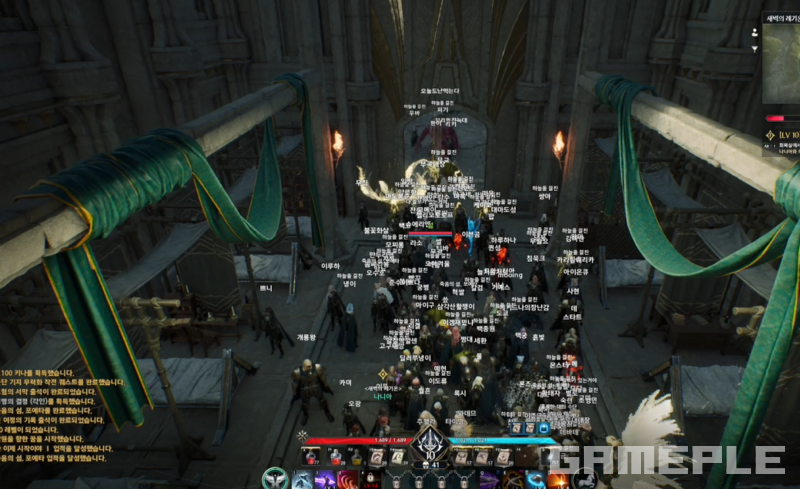Trigger the purple slash skill icon
800x489 pixels.
325,480
